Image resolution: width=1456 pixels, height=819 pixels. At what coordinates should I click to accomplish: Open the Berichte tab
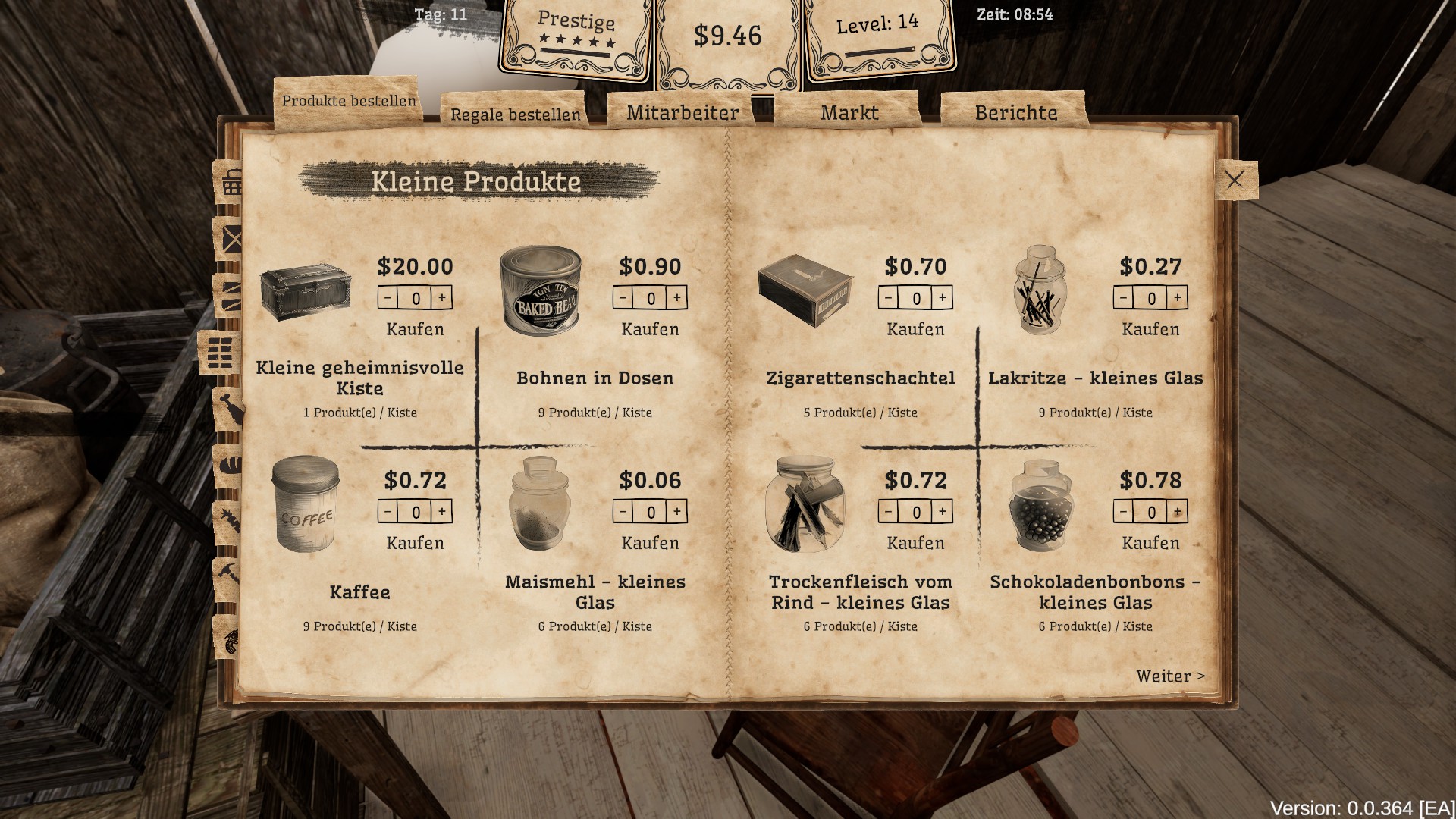click(1015, 113)
